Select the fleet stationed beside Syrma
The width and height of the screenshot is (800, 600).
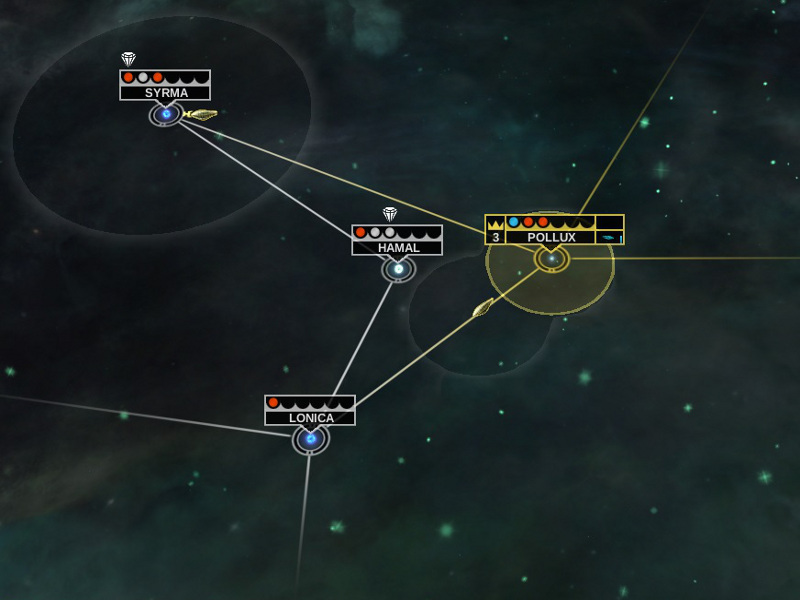[x=202, y=115]
